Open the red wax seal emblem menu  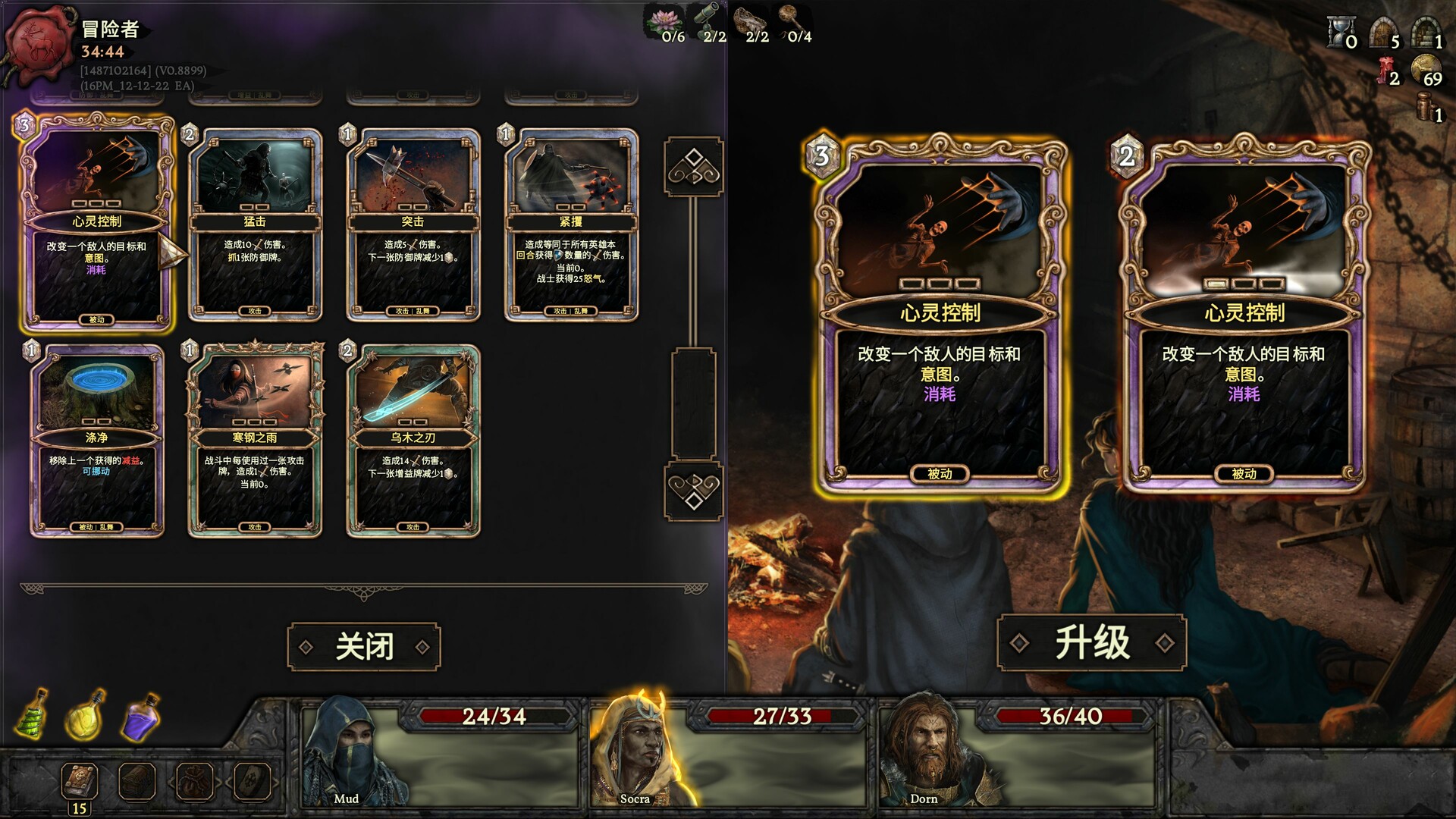(x=40, y=44)
